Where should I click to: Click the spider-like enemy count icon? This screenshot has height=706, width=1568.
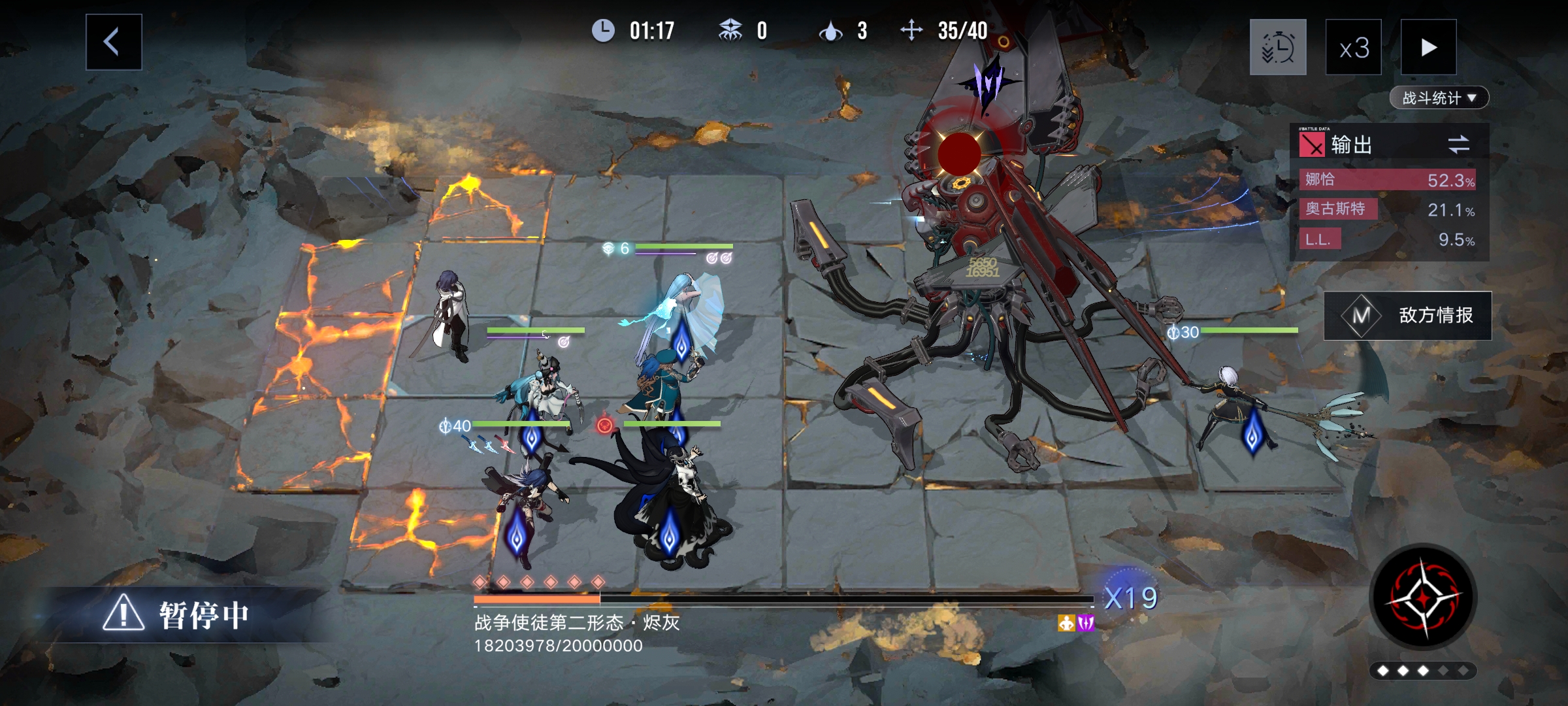coord(733,29)
